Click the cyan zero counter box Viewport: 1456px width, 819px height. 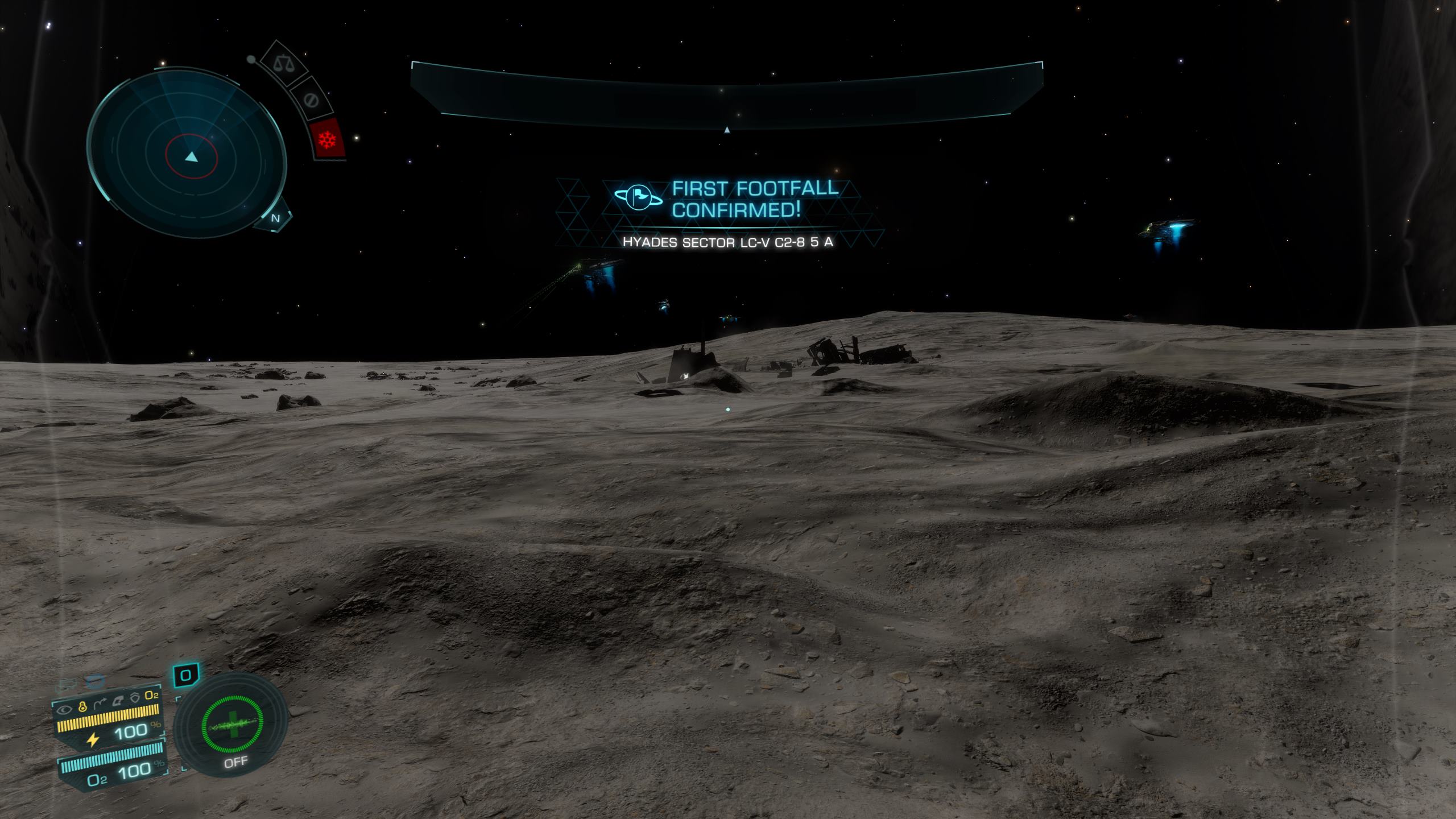point(185,676)
